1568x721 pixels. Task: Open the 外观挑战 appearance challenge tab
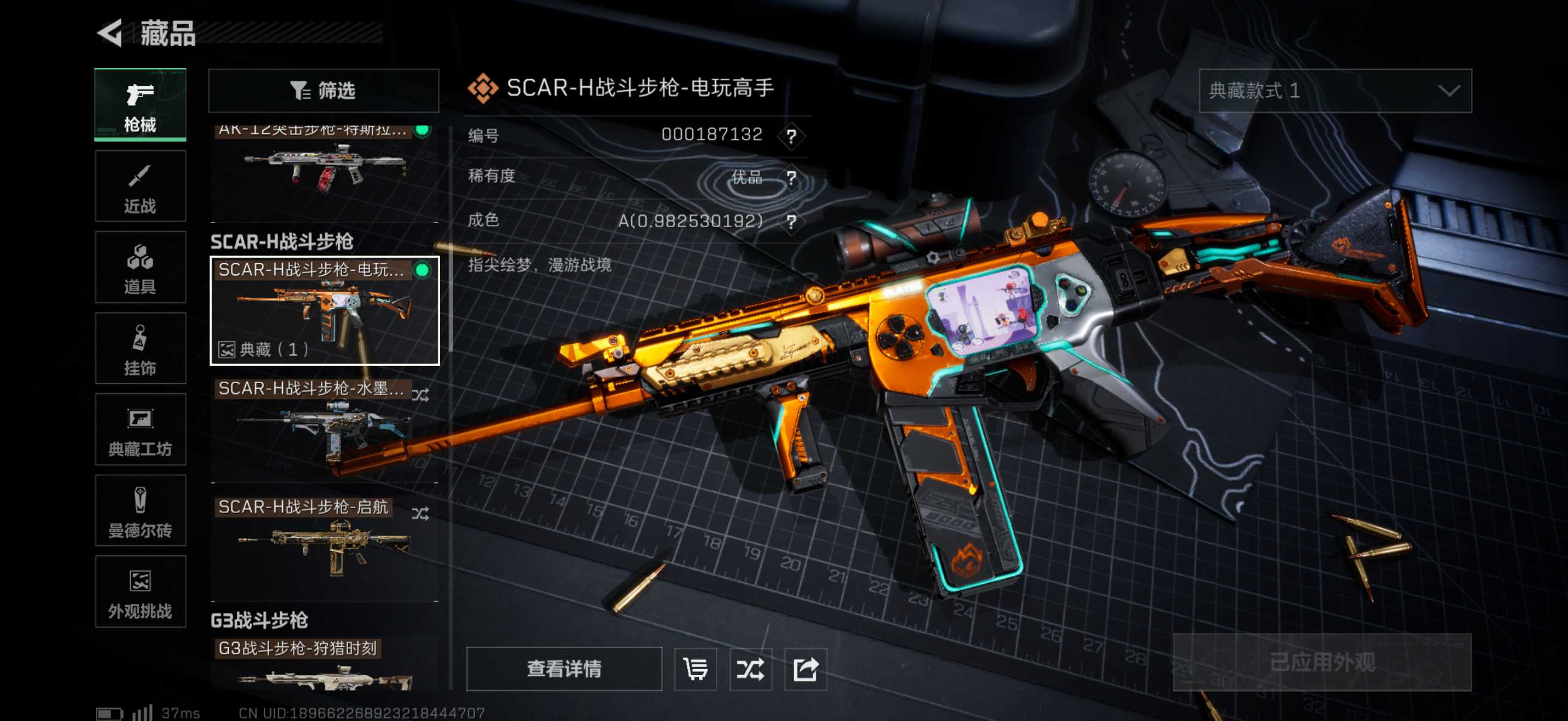(x=140, y=592)
